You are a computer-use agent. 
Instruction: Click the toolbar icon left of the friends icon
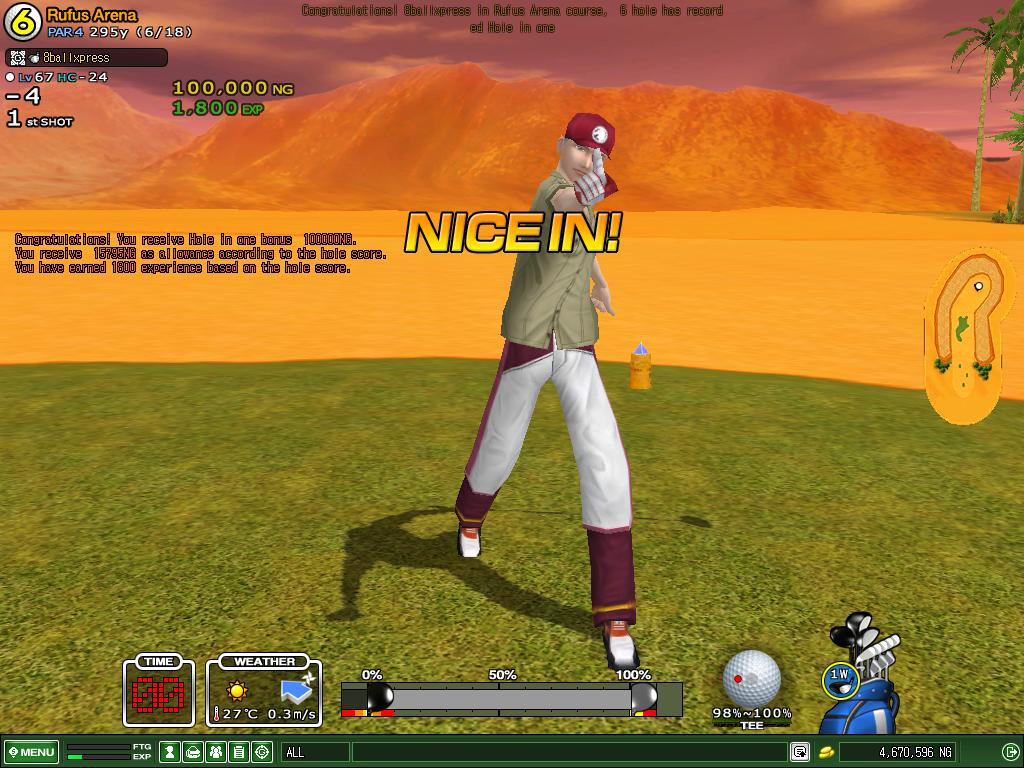[x=193, y=752]
